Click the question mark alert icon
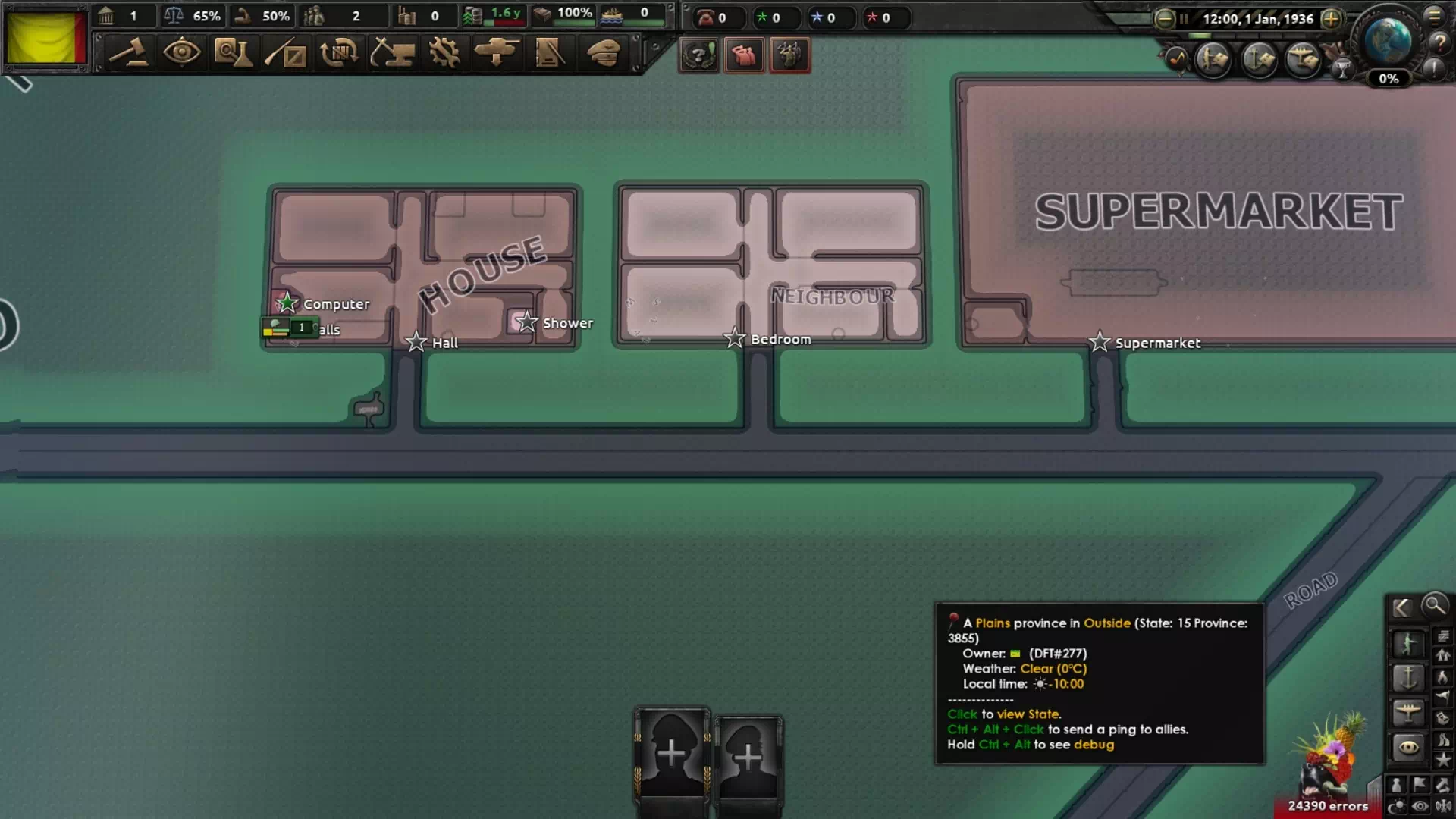1456x819 pixels. click(x=698, y=55)
